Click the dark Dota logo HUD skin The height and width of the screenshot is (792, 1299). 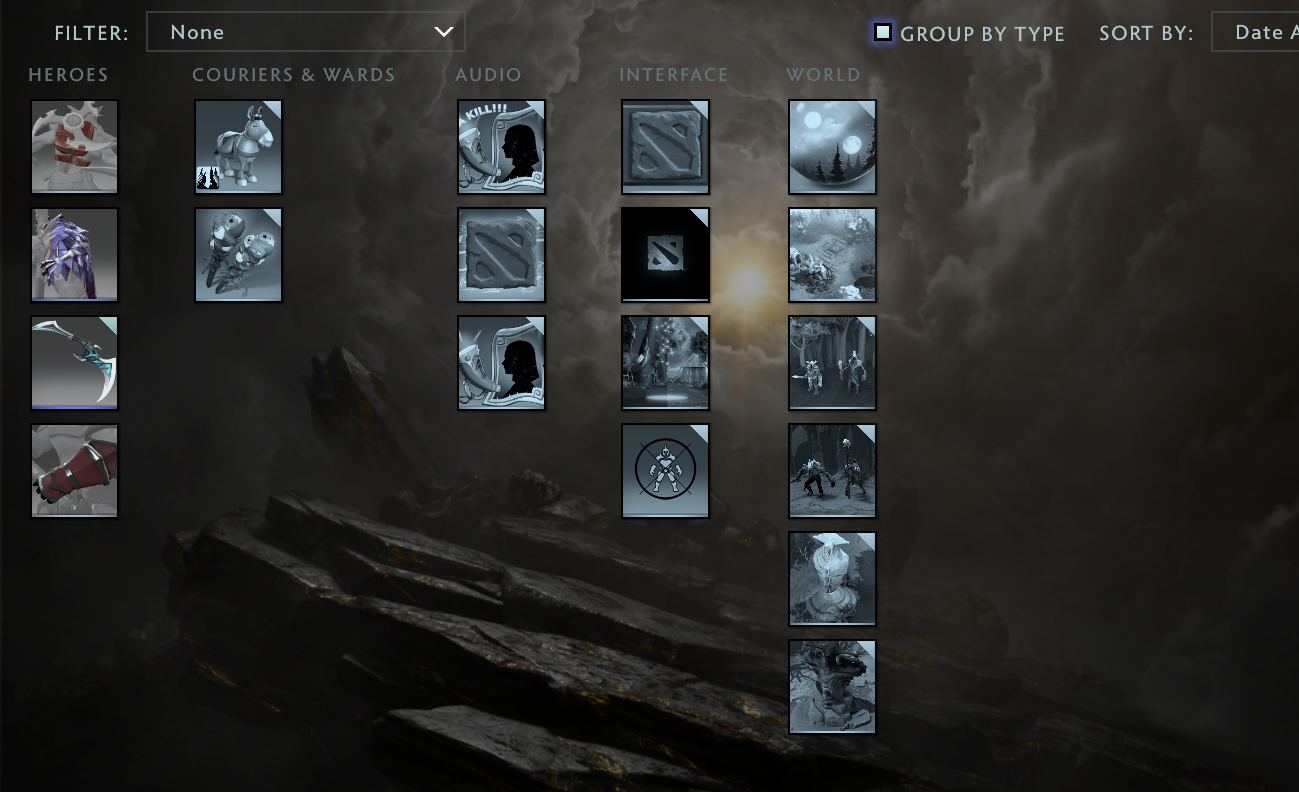click(x=665, y=254)
